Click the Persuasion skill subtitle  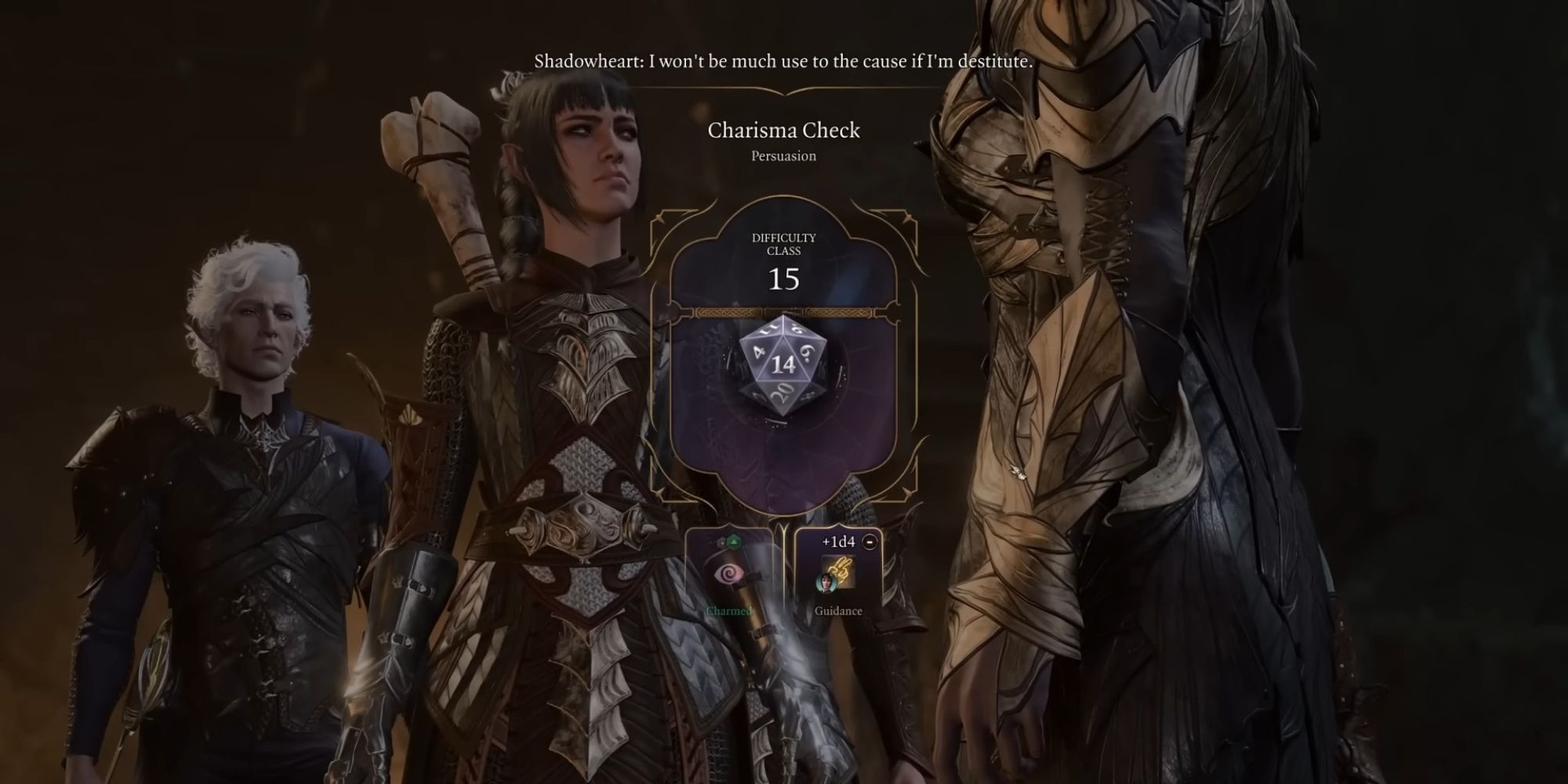coord(784,155)
